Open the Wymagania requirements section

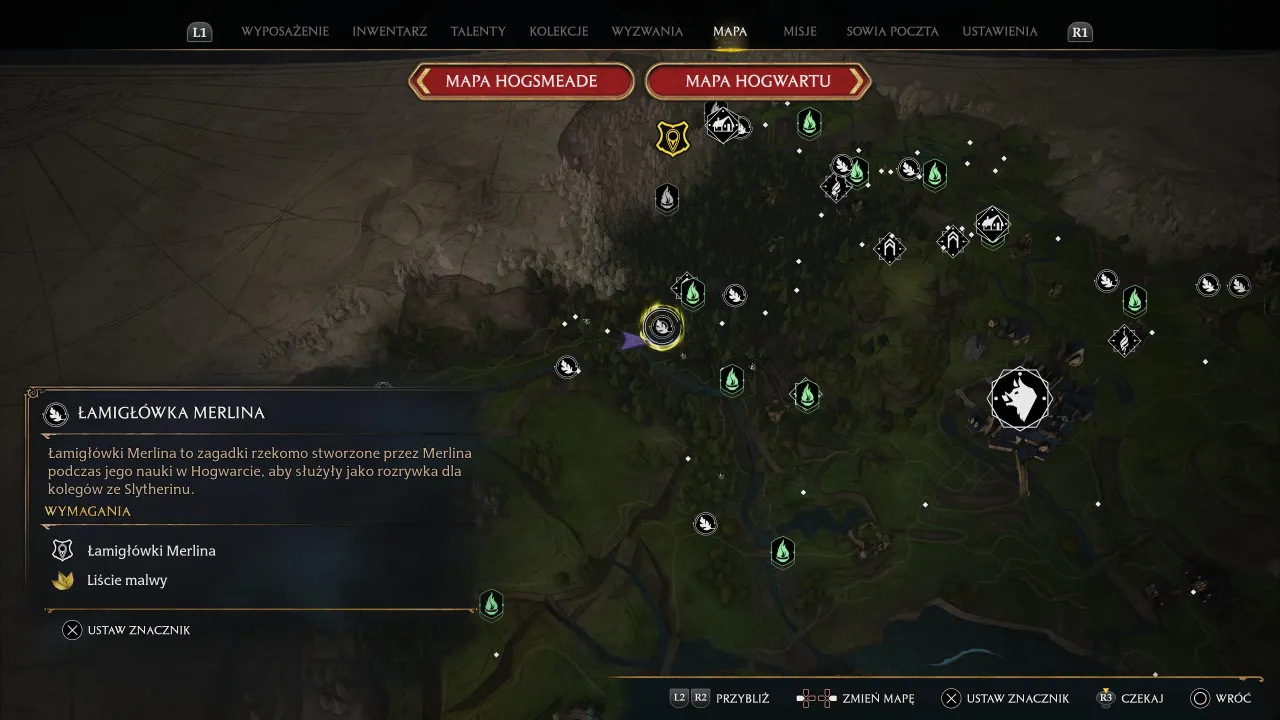88,511
